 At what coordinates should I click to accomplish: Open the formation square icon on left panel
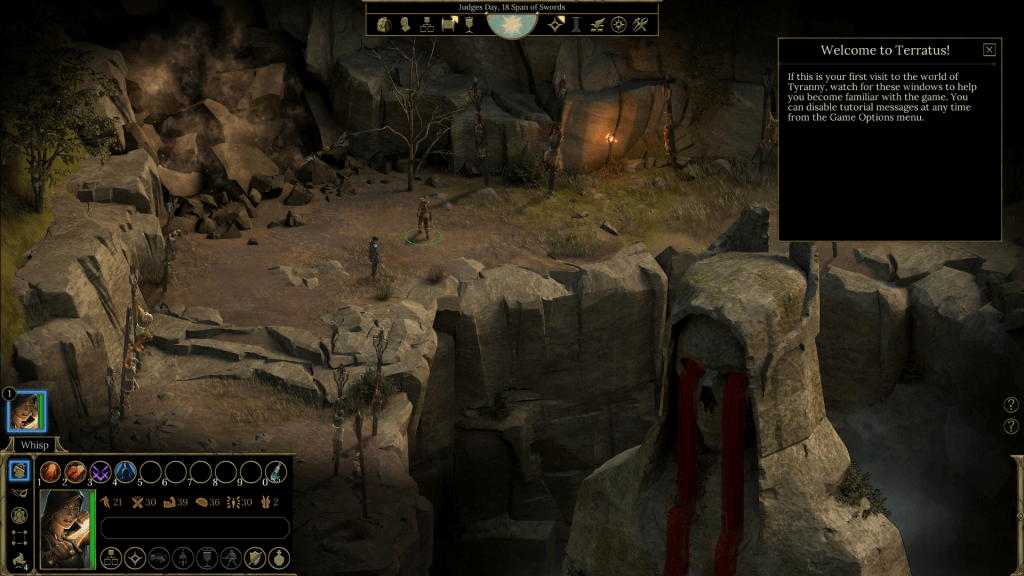click(x=19, y=538)
